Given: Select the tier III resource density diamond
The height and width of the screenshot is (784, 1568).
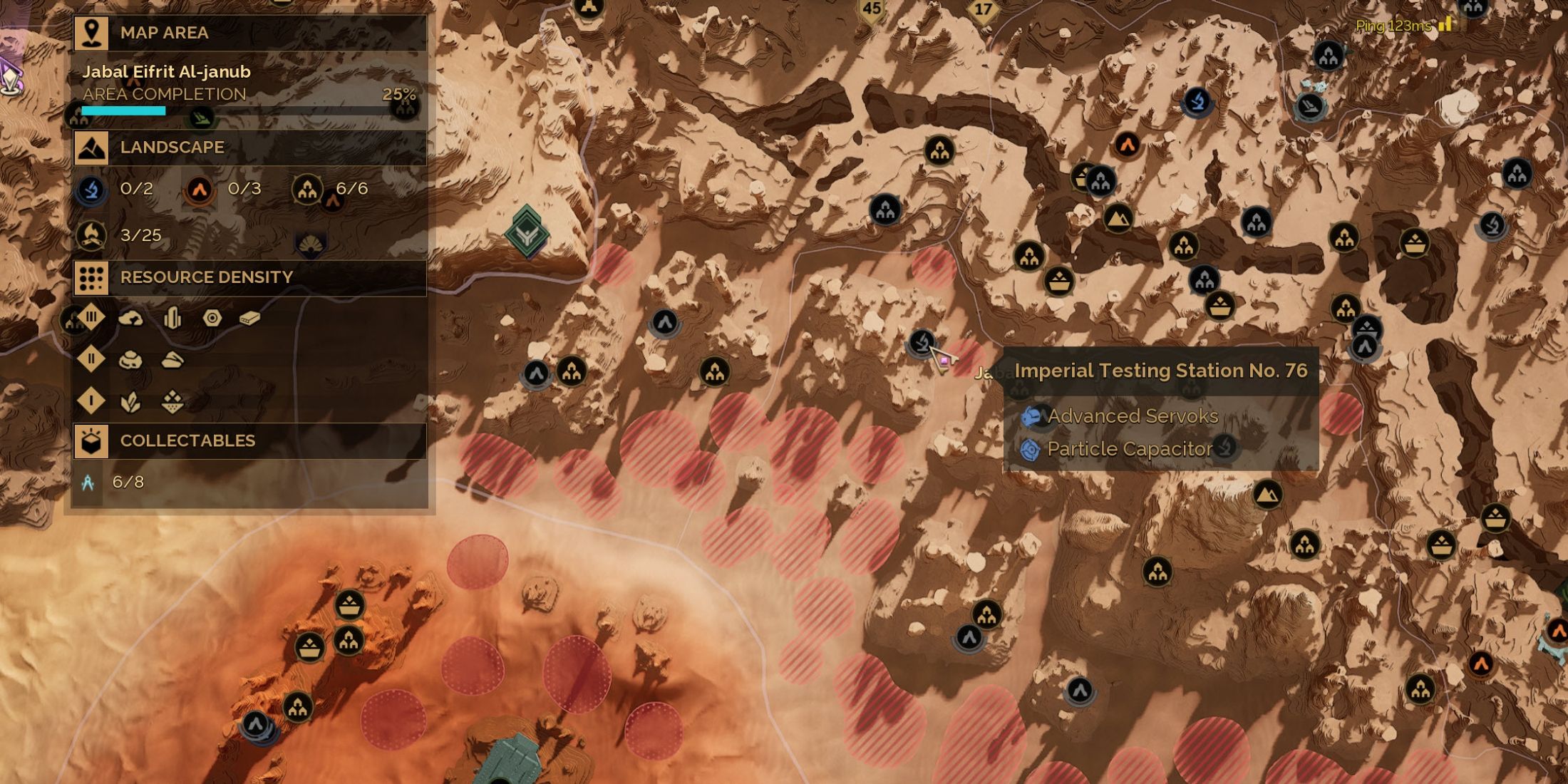Looking at the screenshot, I should tap(91, 317).
